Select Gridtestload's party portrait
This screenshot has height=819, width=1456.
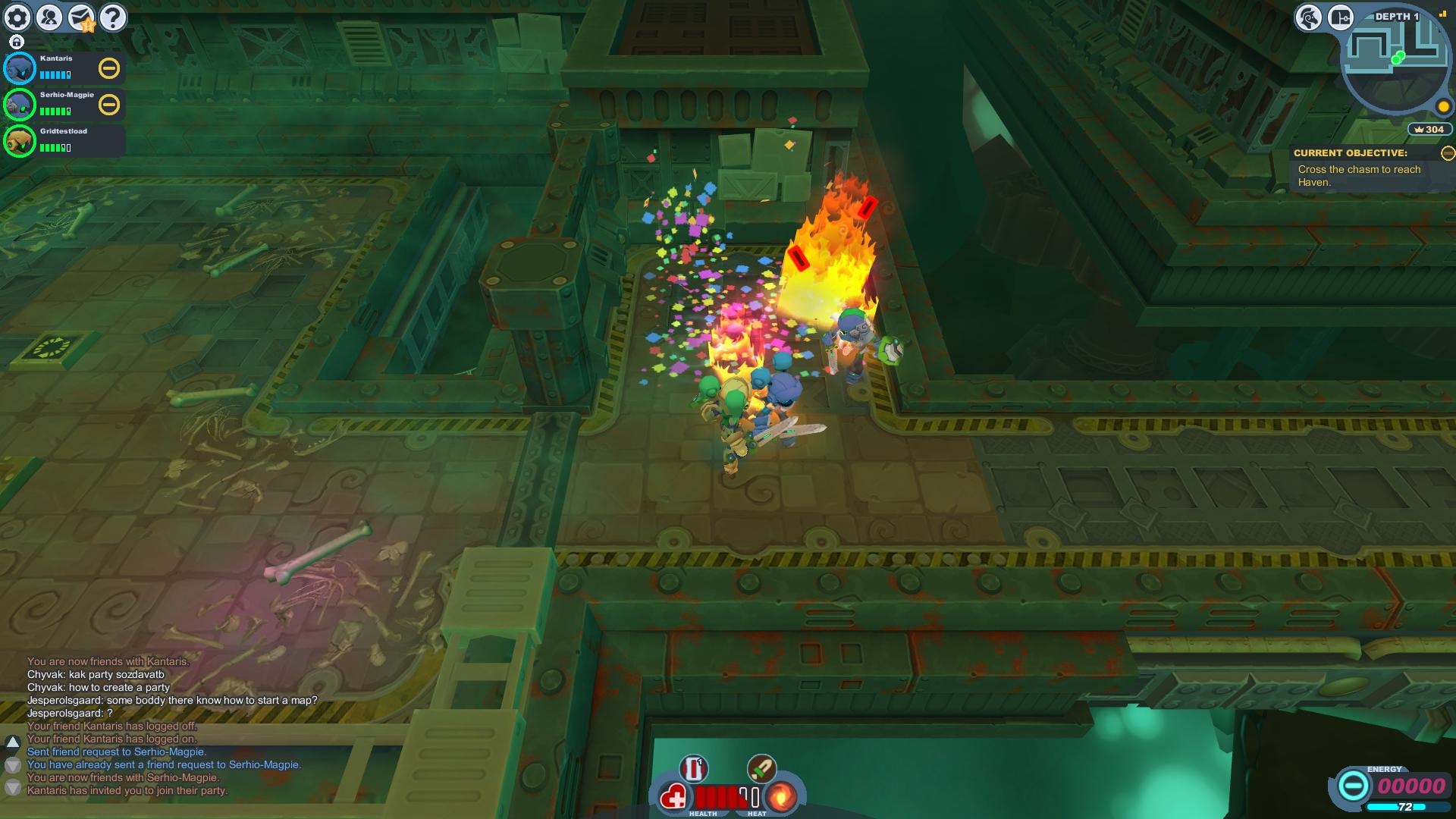(x=20, y=141)
